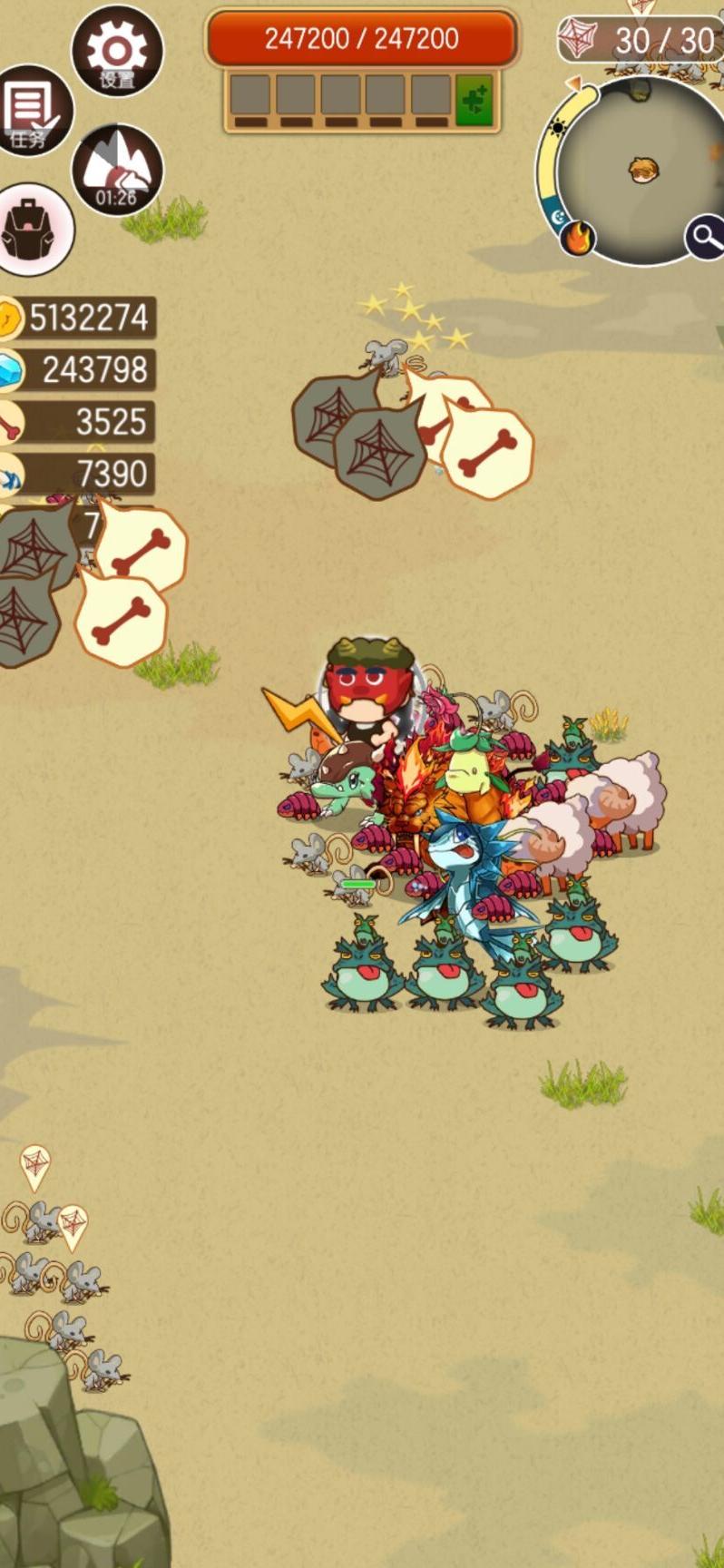Tap the campfire icon by minimap
Viewport: 724px width, 1568px height.
pos(577,239)
